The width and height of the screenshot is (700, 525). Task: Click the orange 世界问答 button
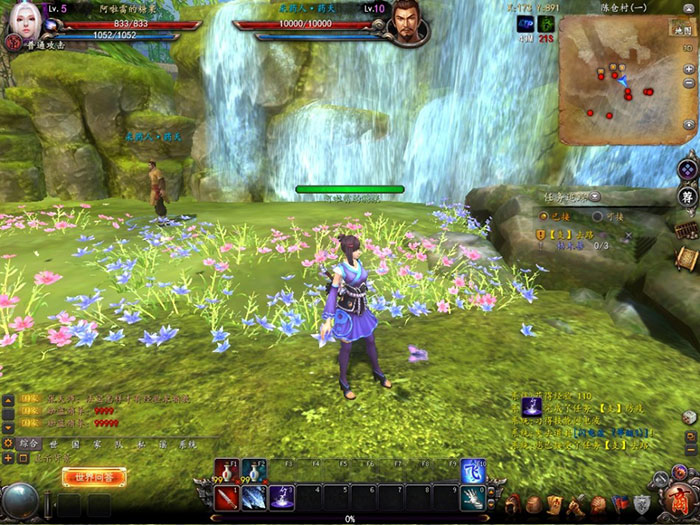click(94, 478)
